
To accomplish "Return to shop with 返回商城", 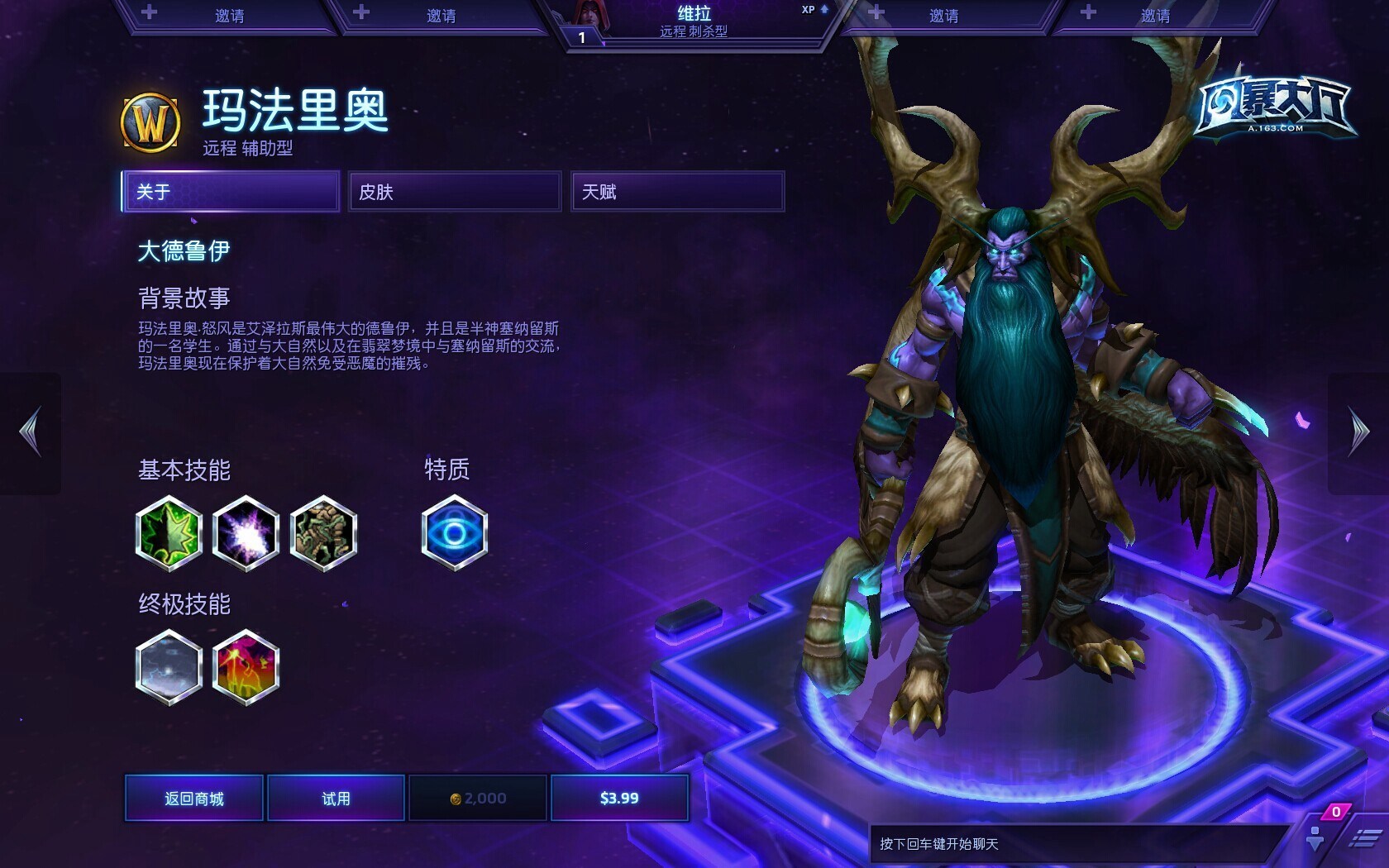I will click(x=194, y=798).
